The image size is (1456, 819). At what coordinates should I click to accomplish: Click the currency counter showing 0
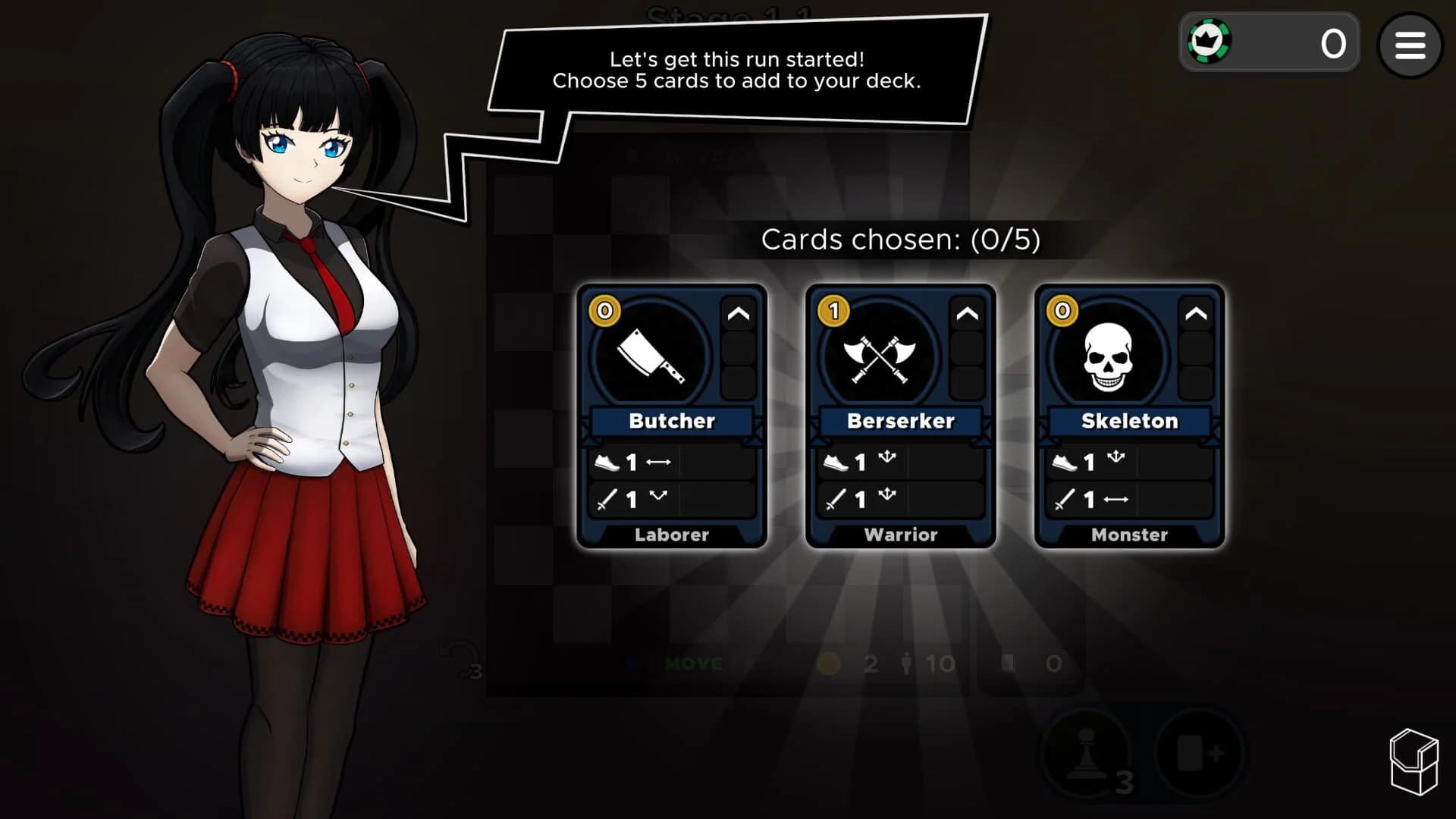coord(1331,42)
